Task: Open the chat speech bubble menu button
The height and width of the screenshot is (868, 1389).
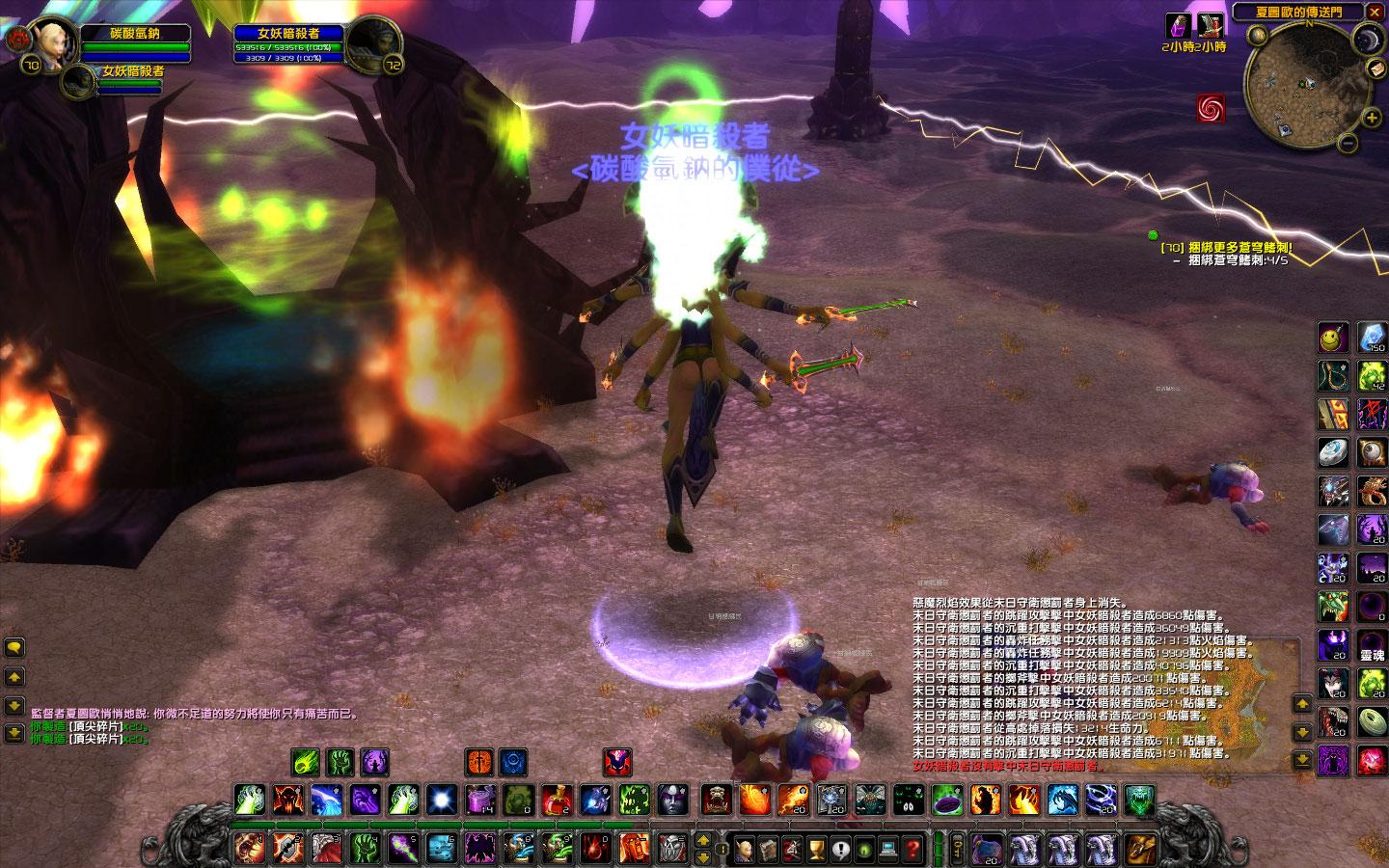Action: coord(14,648)
